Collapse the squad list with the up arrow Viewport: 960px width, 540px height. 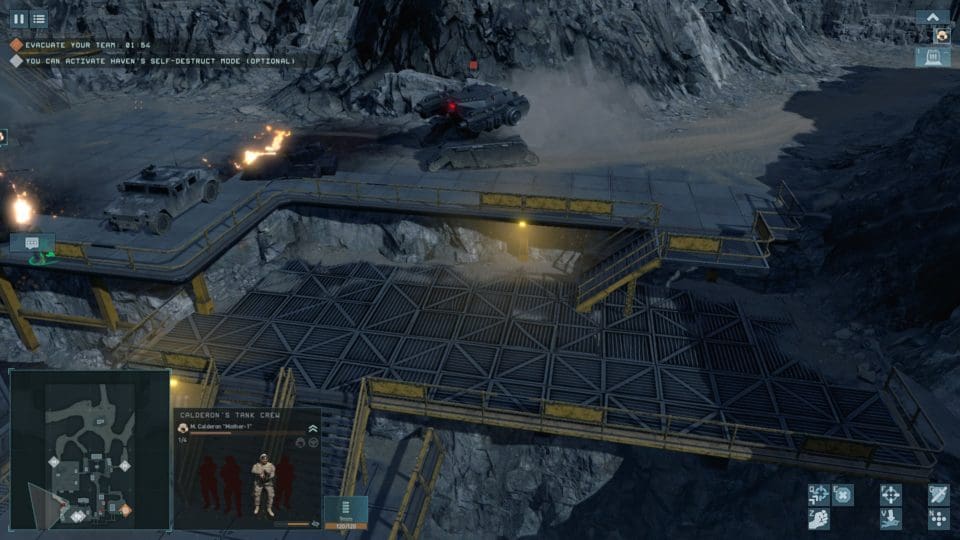[x=933, y=17]
